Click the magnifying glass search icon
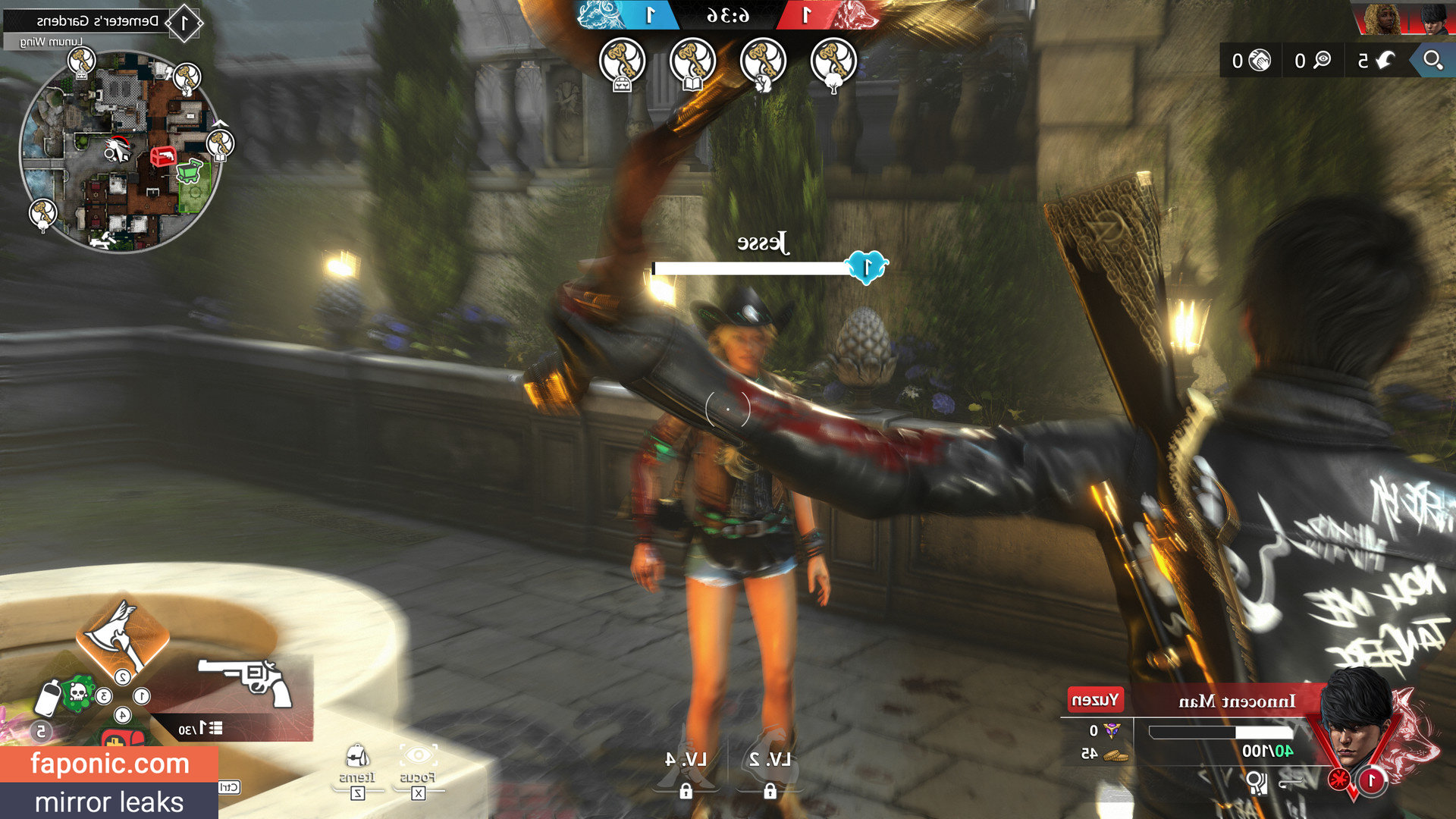The image size is (1456, 819). coord(1432,60)
